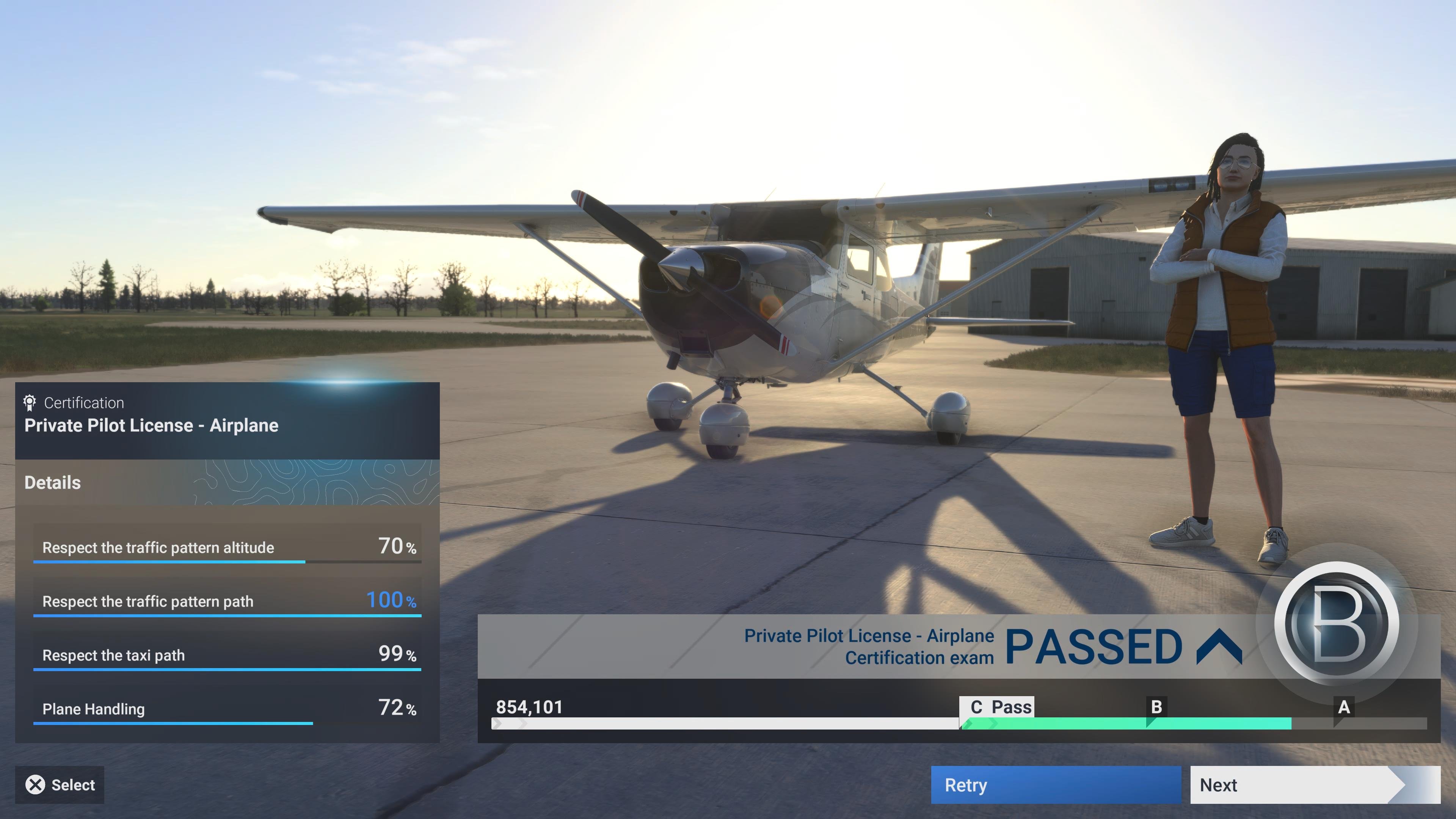Viewport: 1456px width, 819px height.
Task: Expand the PASSED result arrow
Action: 1219,646
